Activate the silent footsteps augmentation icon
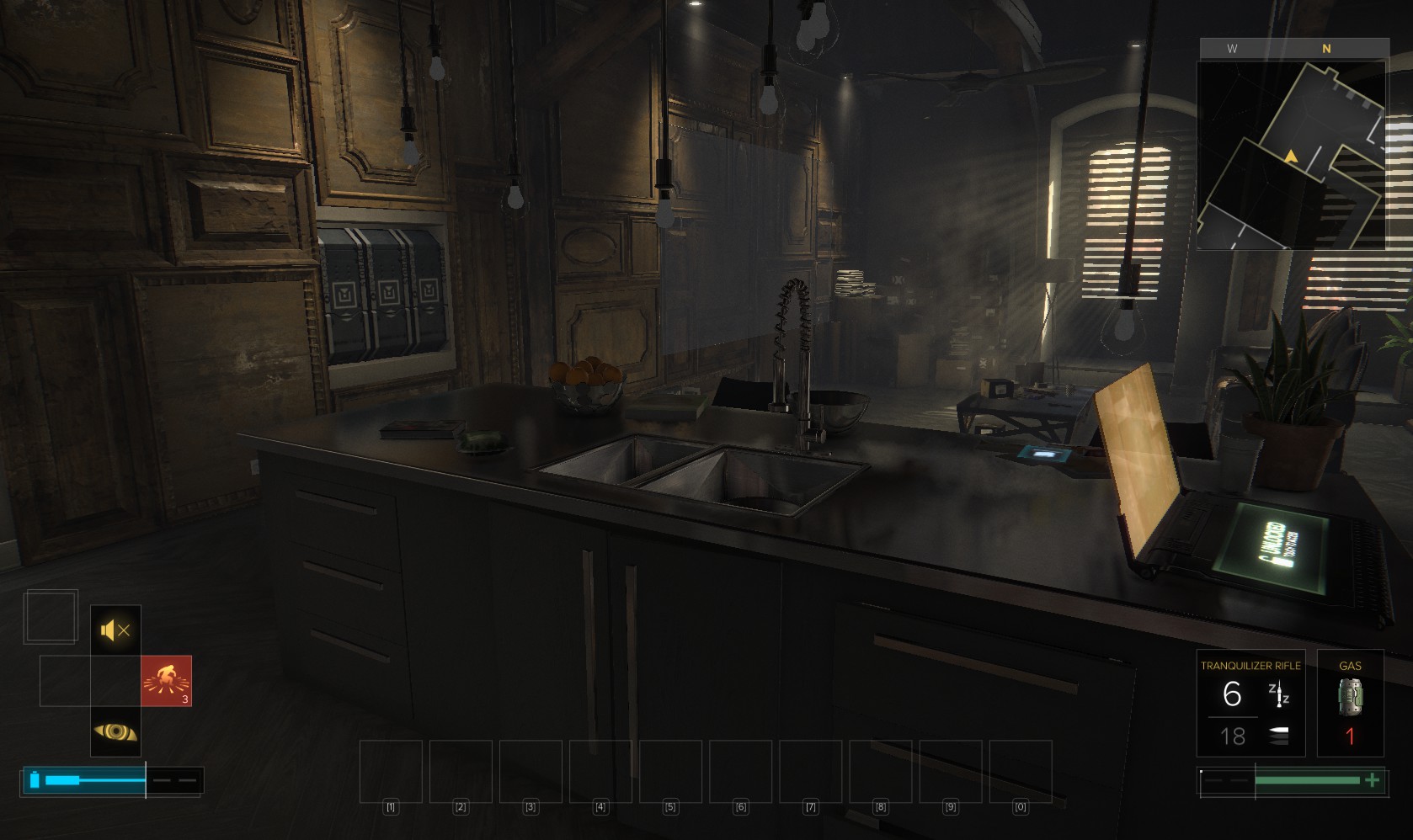 click(x=115, y=630)
